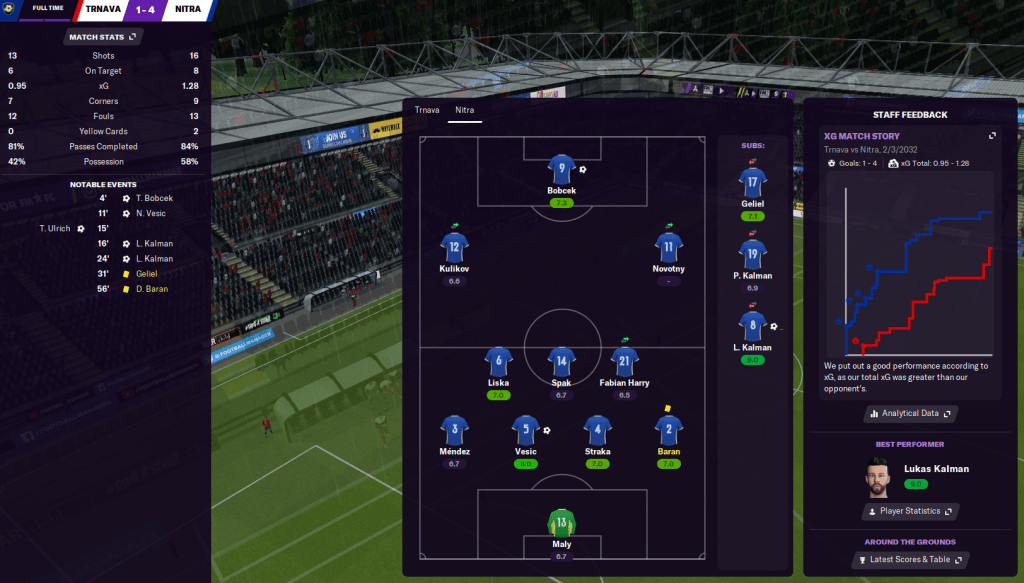Open best performer Lukas Kalman's portrait
The height and width of the screenshot is (583, 1024).
(877, 476)
